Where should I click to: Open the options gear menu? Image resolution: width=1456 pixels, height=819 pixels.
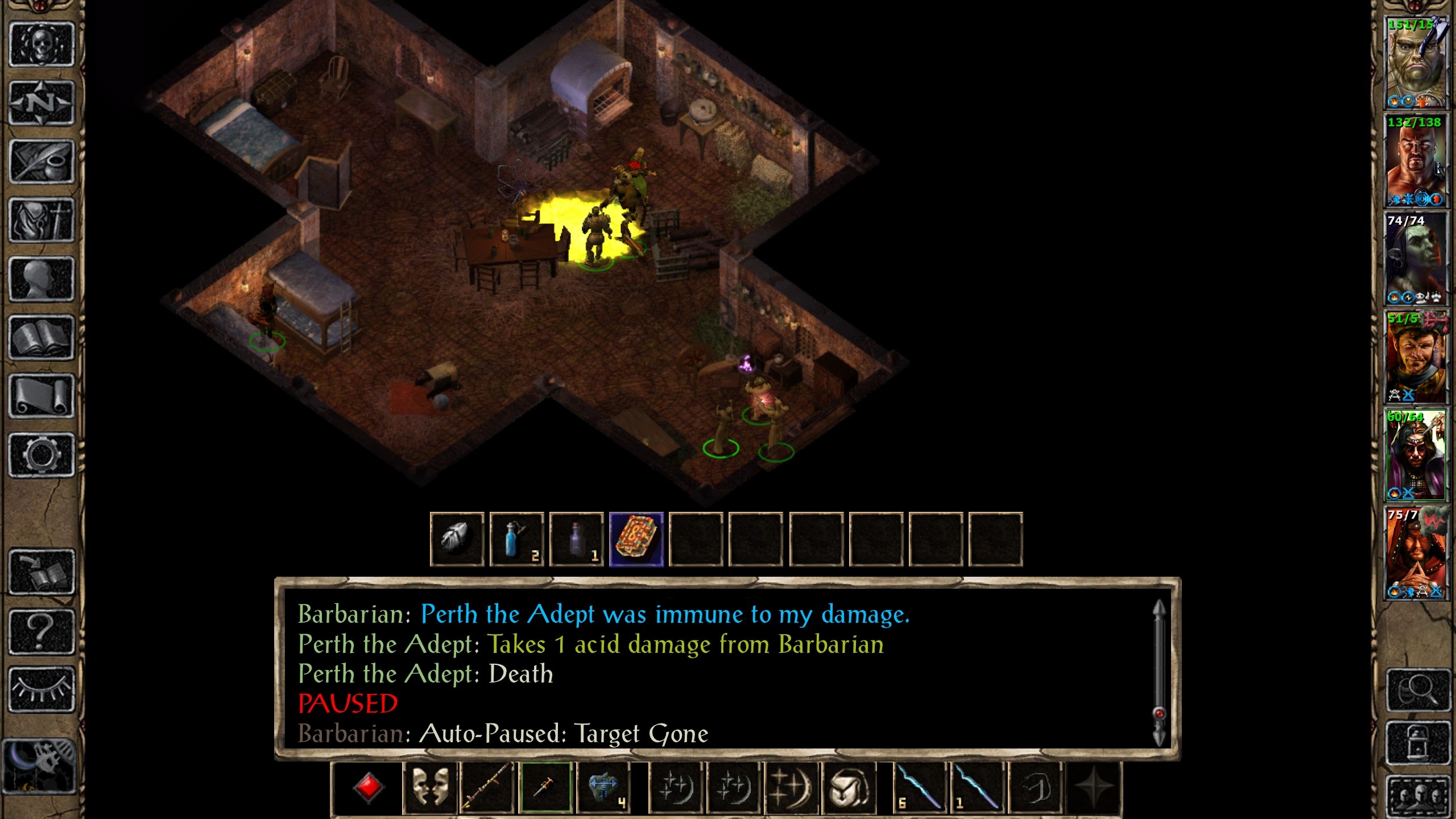pyautogui.click(x=42, y=455)
